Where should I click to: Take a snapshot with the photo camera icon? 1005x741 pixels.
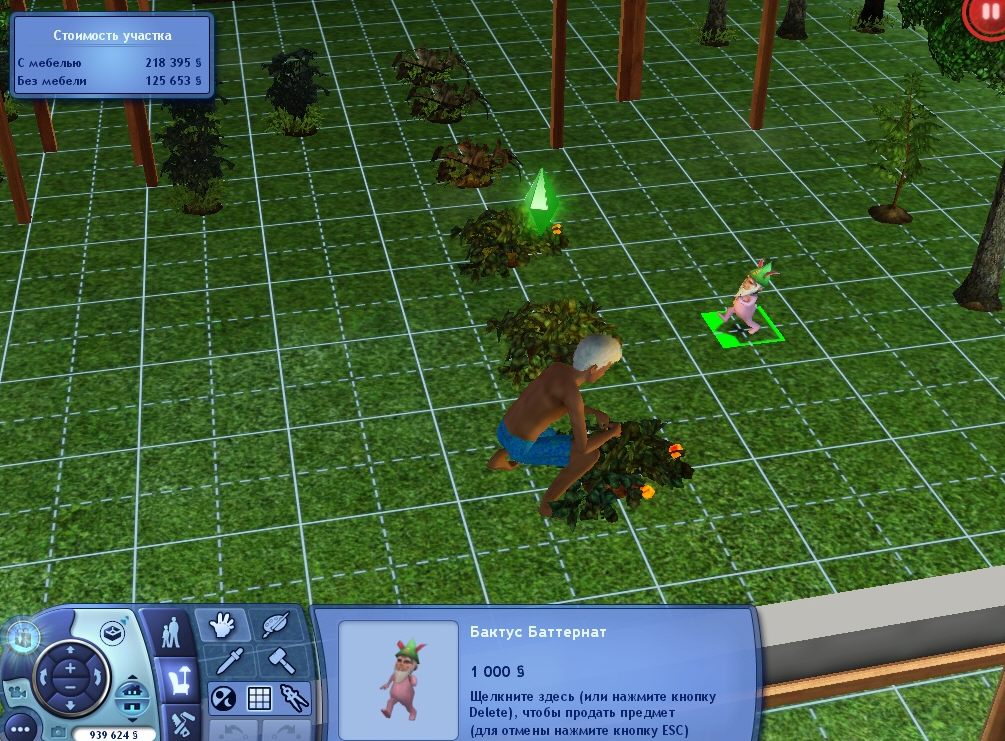coord(59,733)
